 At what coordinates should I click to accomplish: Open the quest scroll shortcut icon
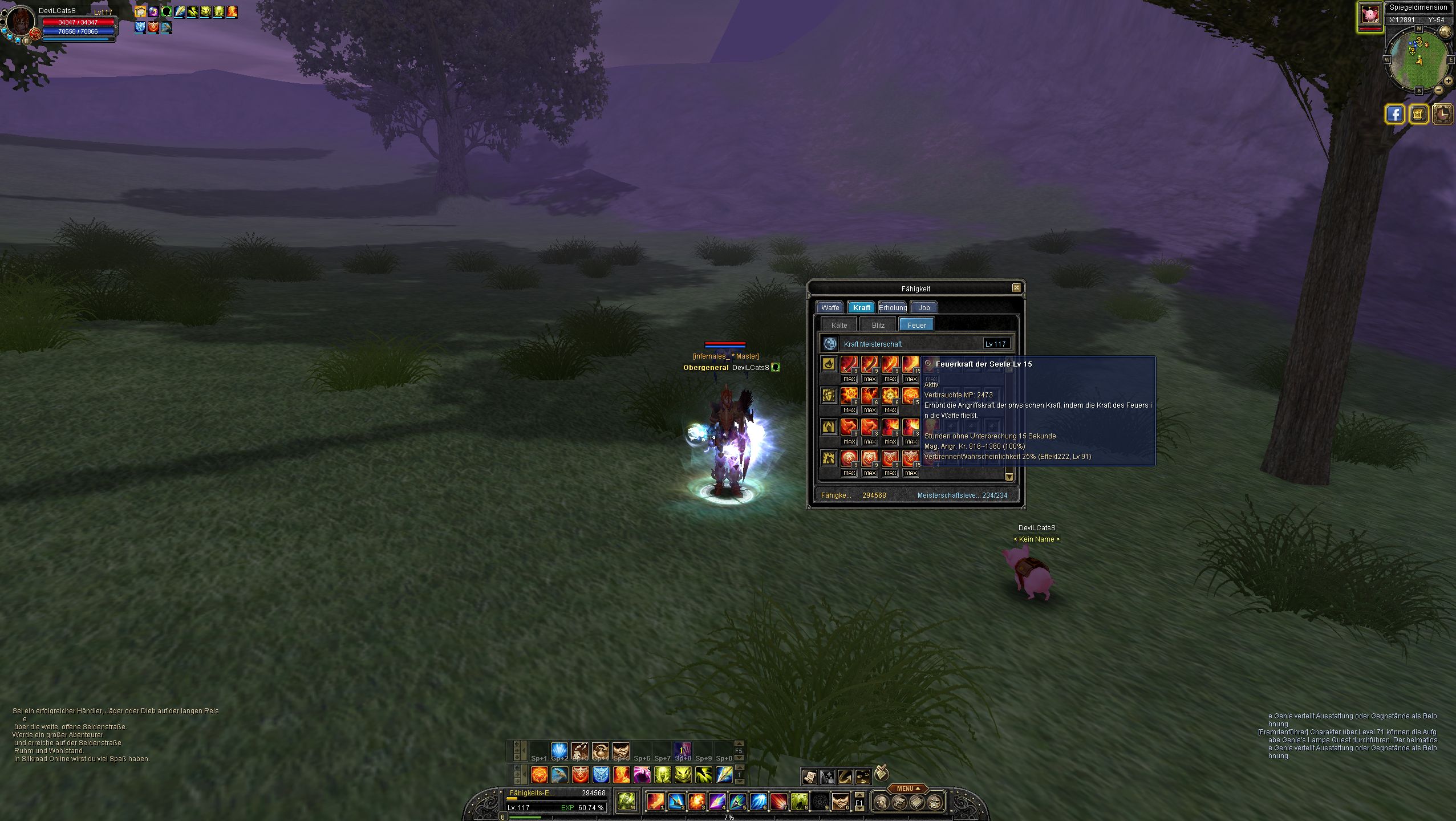(x=809, y=776)
